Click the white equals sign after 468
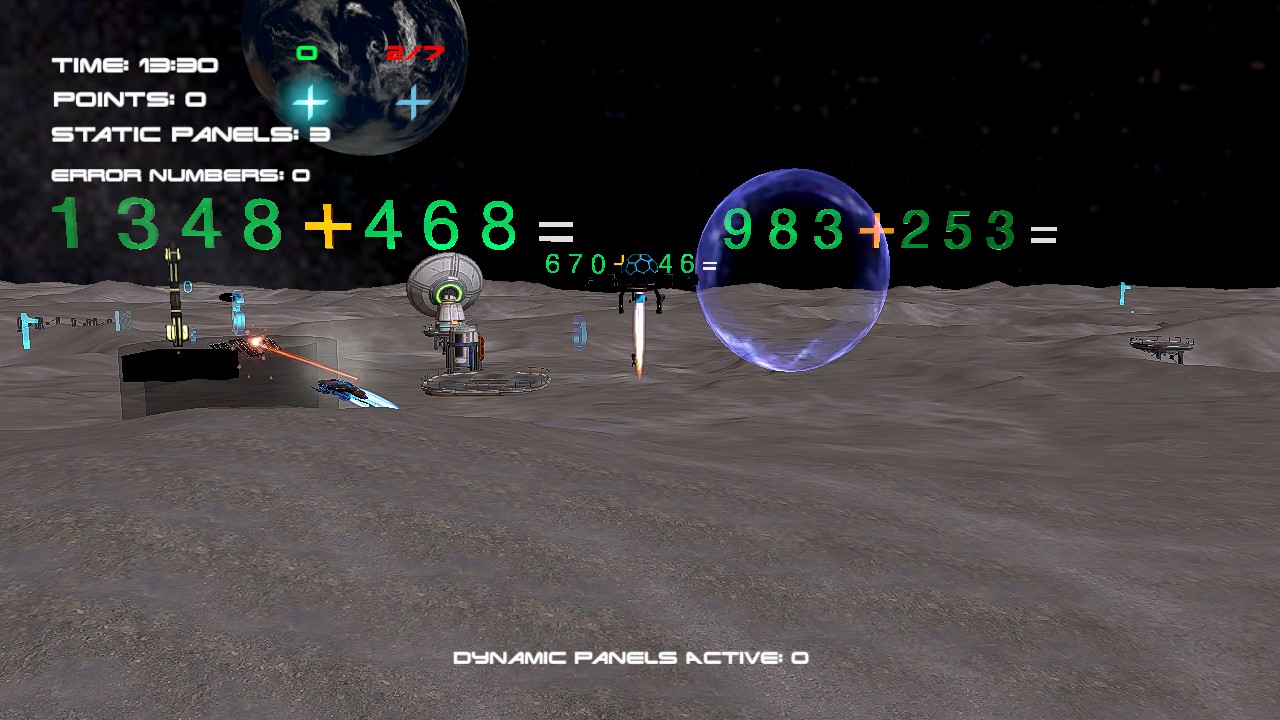This screenshot has width=1280, height=720. pyautogui.click(x=556, y=231)
